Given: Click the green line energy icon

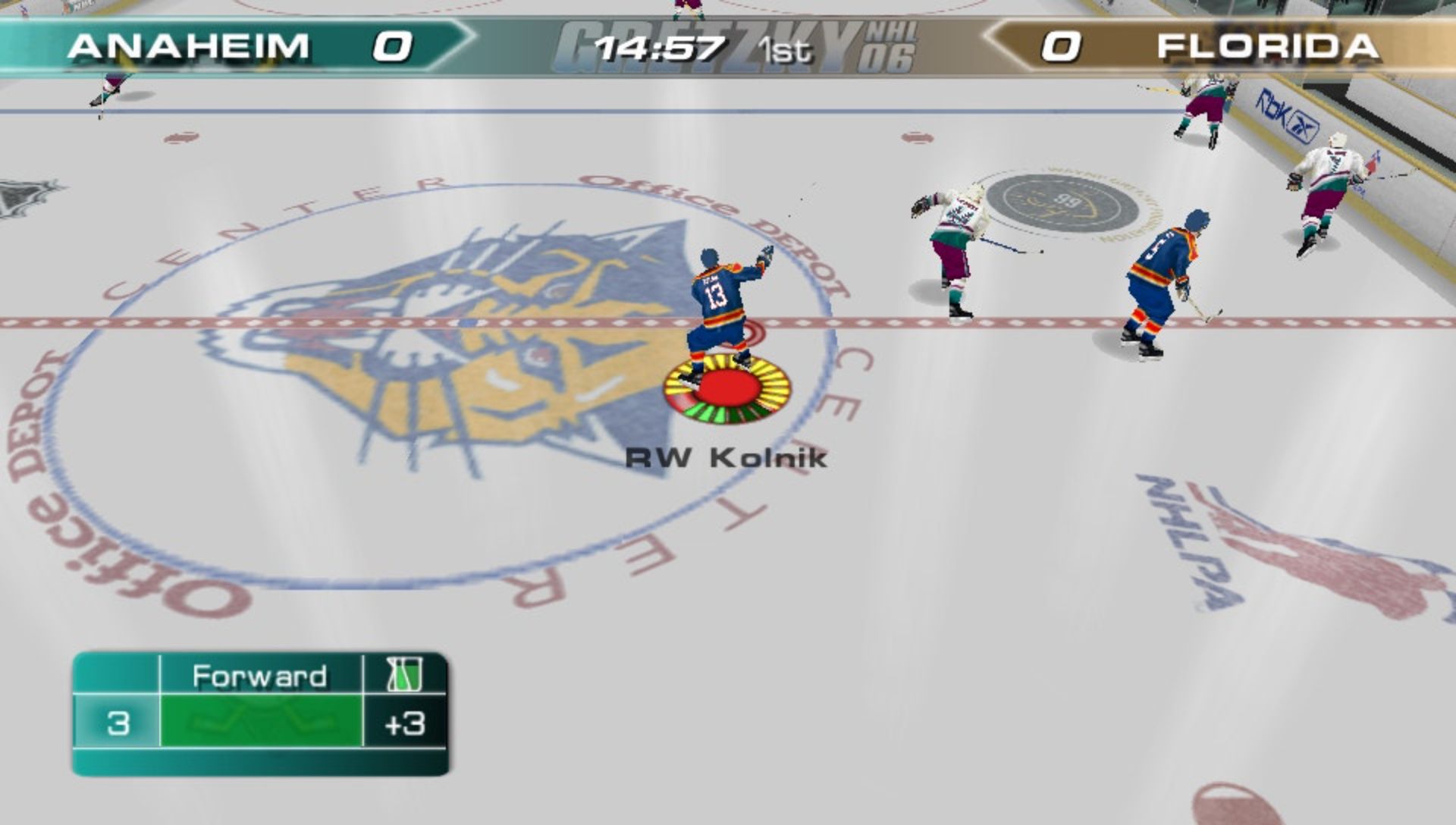Looking at the screenshot, I should pyautogui.click(x=404, y=674).
